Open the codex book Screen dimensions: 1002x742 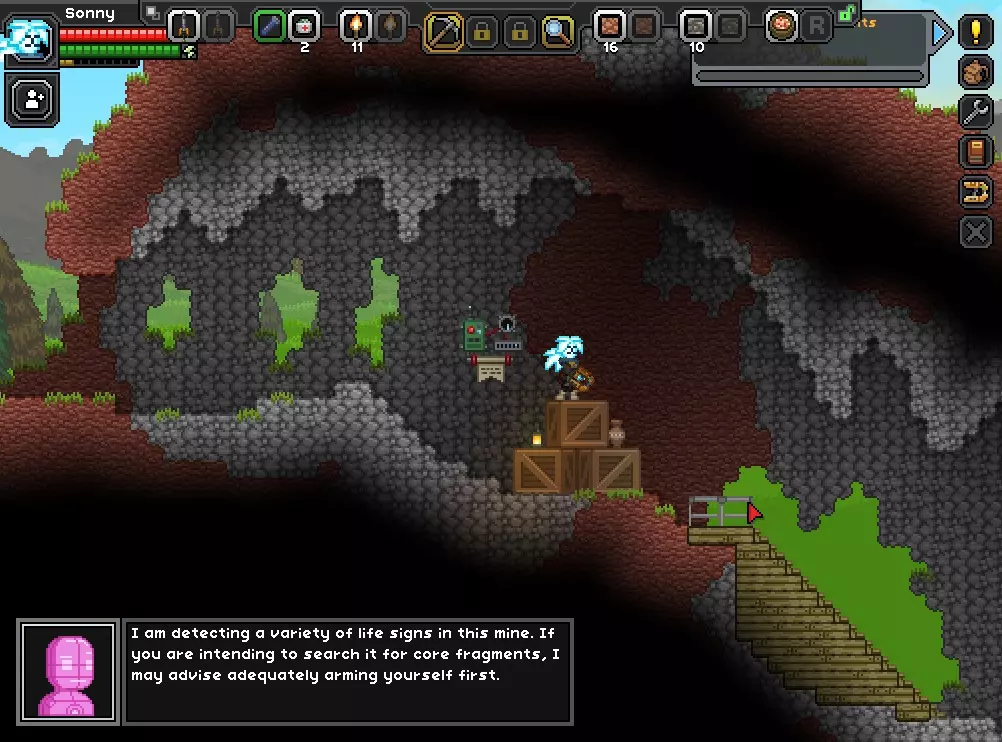975,152
